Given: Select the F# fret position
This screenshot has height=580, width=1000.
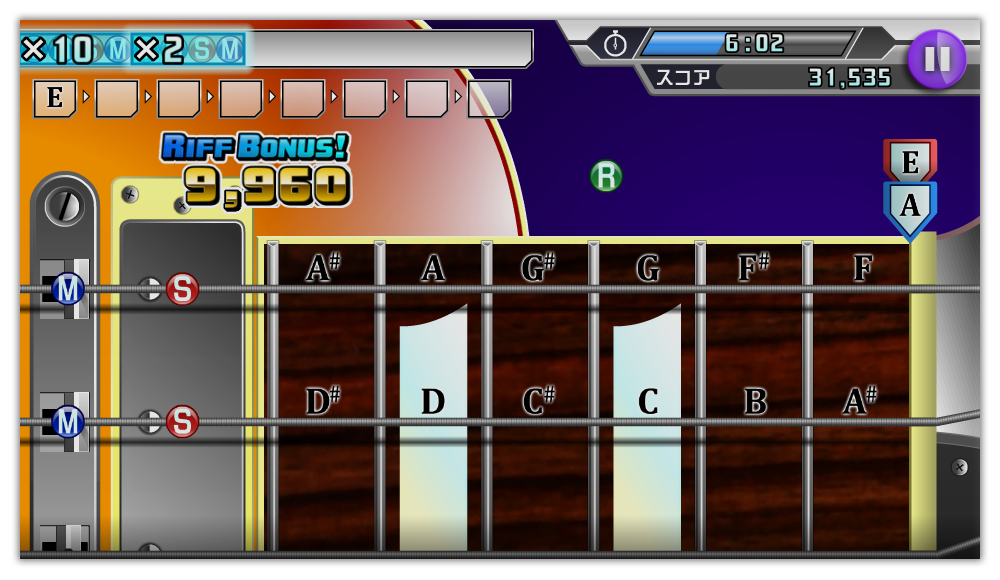Looking at the screenshot, I should click(x=754, y=268).
